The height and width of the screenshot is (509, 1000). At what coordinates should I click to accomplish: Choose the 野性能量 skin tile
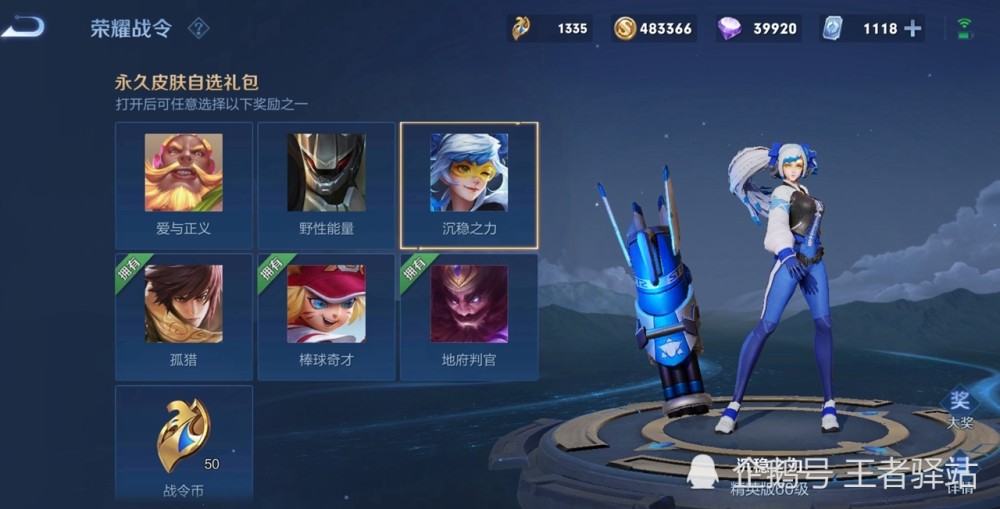[x=326, y=185]
